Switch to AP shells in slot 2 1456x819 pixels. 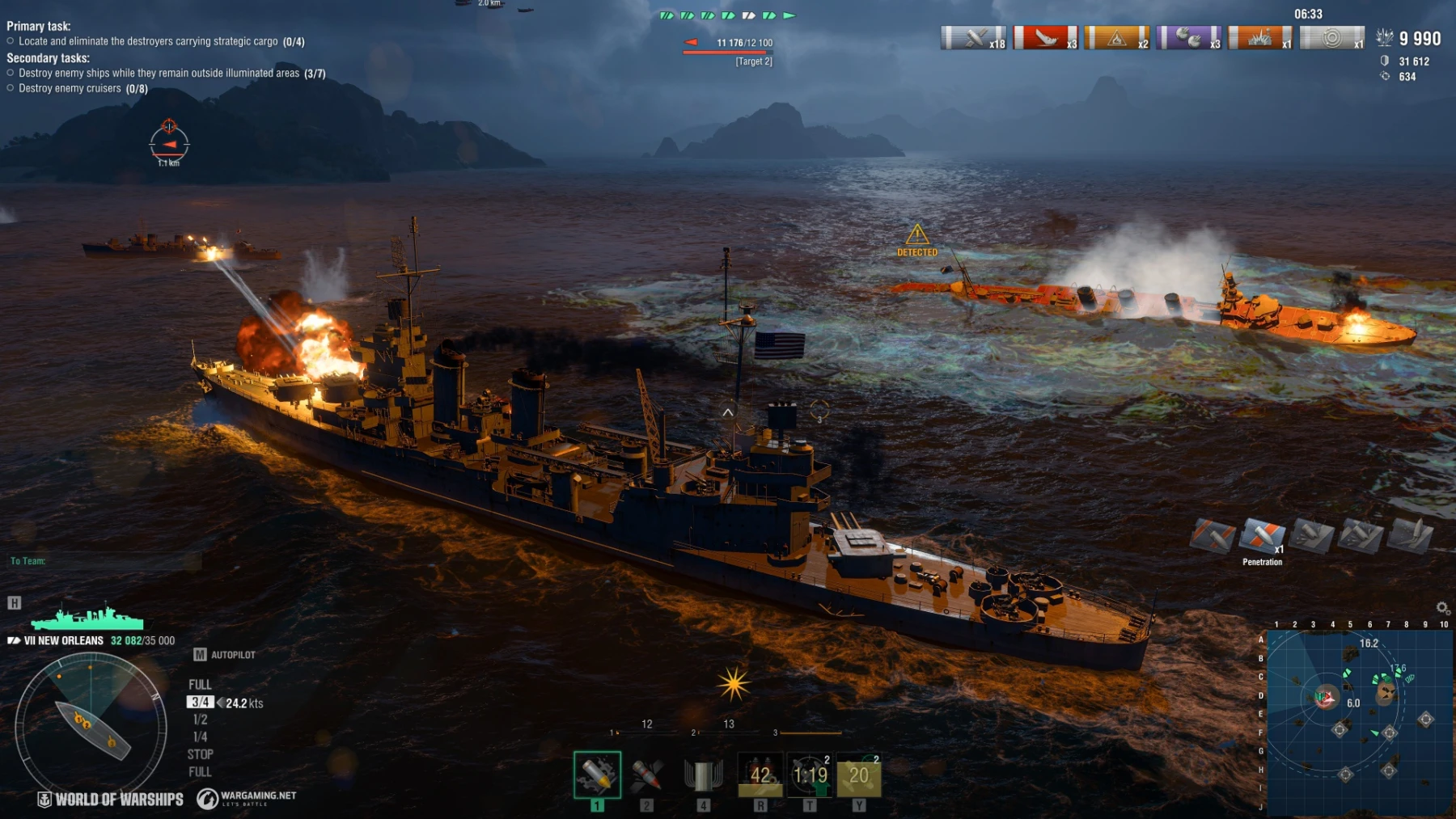click(645, 774)
